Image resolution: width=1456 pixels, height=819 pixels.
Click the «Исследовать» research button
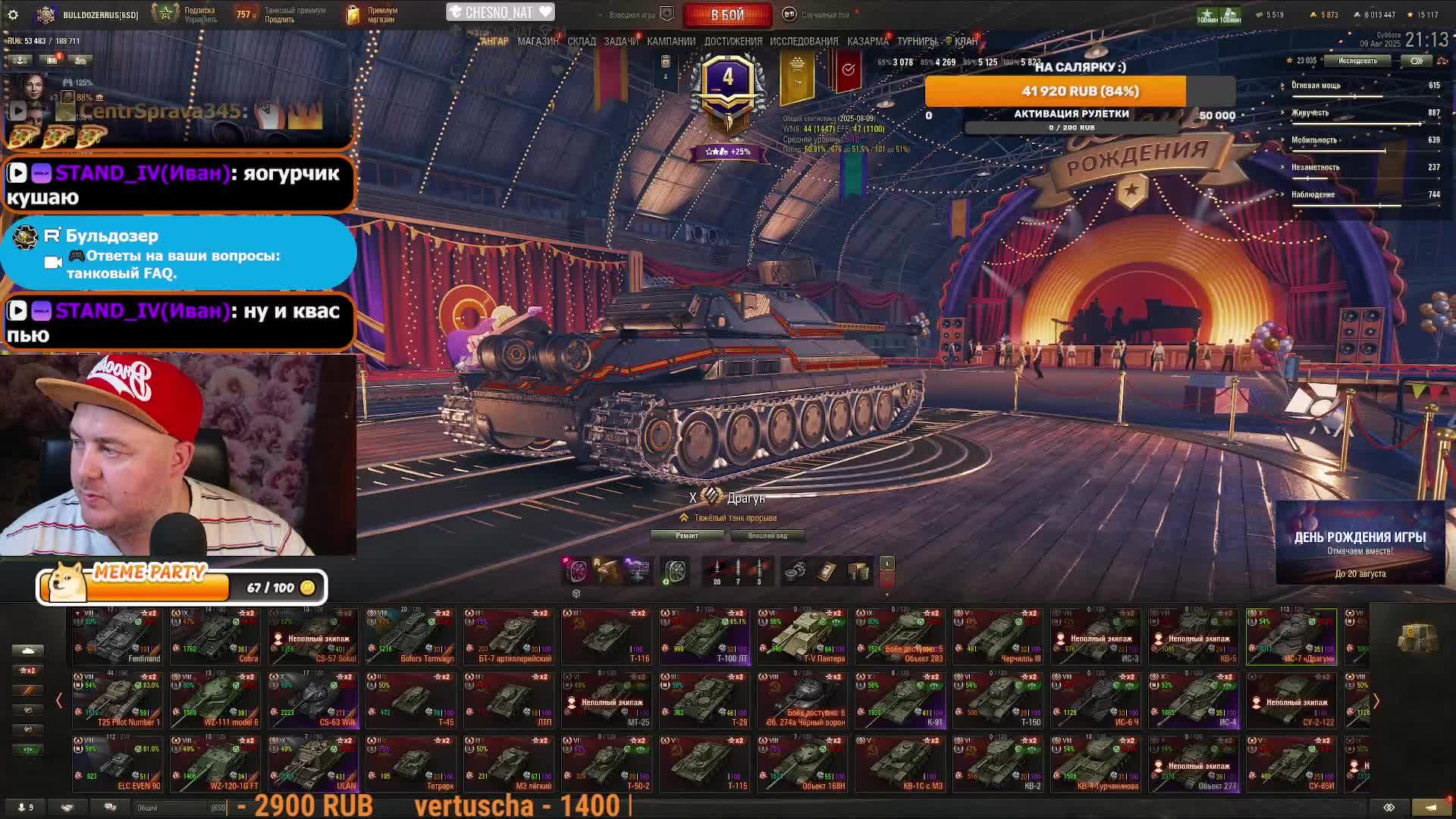click(x=1357, y=61)
